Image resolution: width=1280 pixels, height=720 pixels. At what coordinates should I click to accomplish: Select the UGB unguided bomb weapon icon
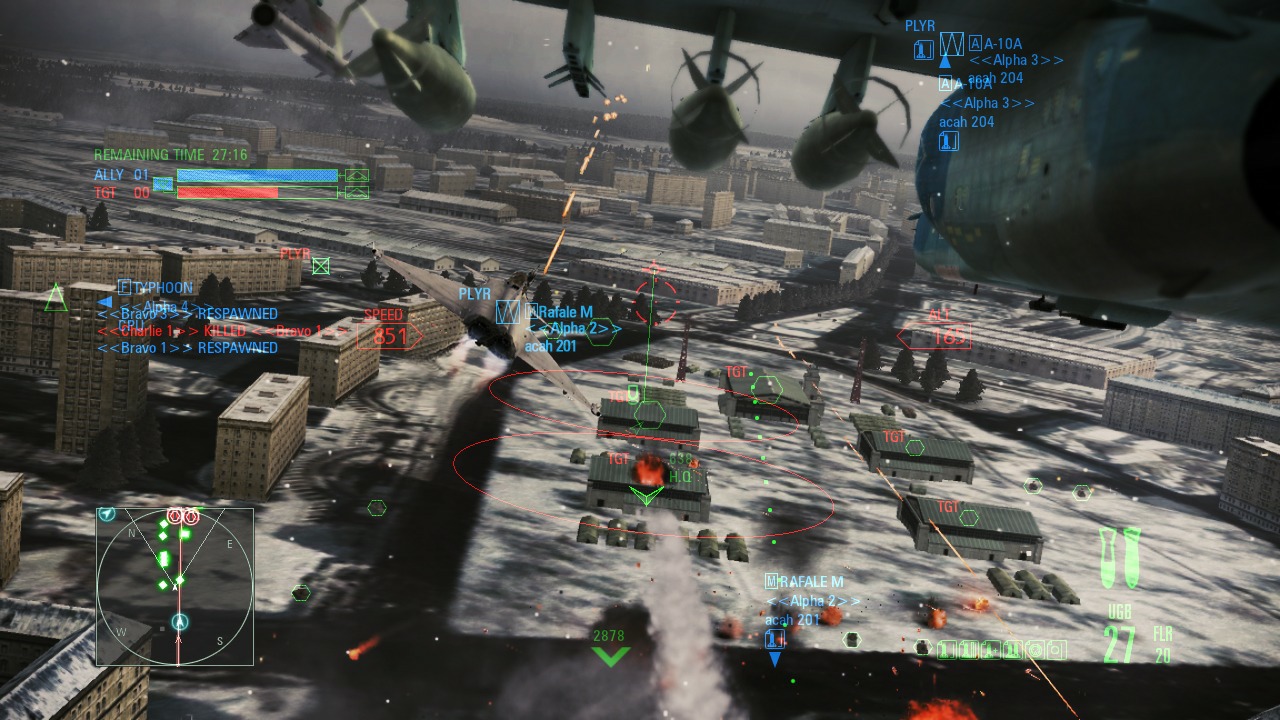tap(1118, 555)
